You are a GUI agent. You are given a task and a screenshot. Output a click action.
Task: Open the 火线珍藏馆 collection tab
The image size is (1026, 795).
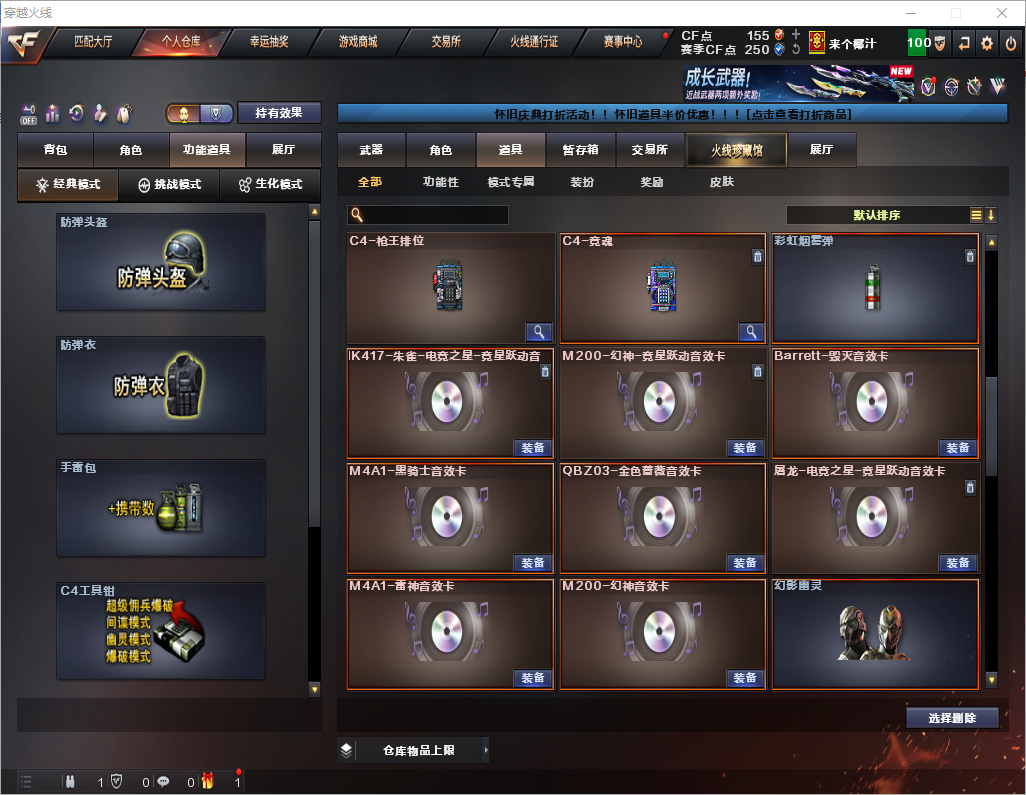(736, 150)
